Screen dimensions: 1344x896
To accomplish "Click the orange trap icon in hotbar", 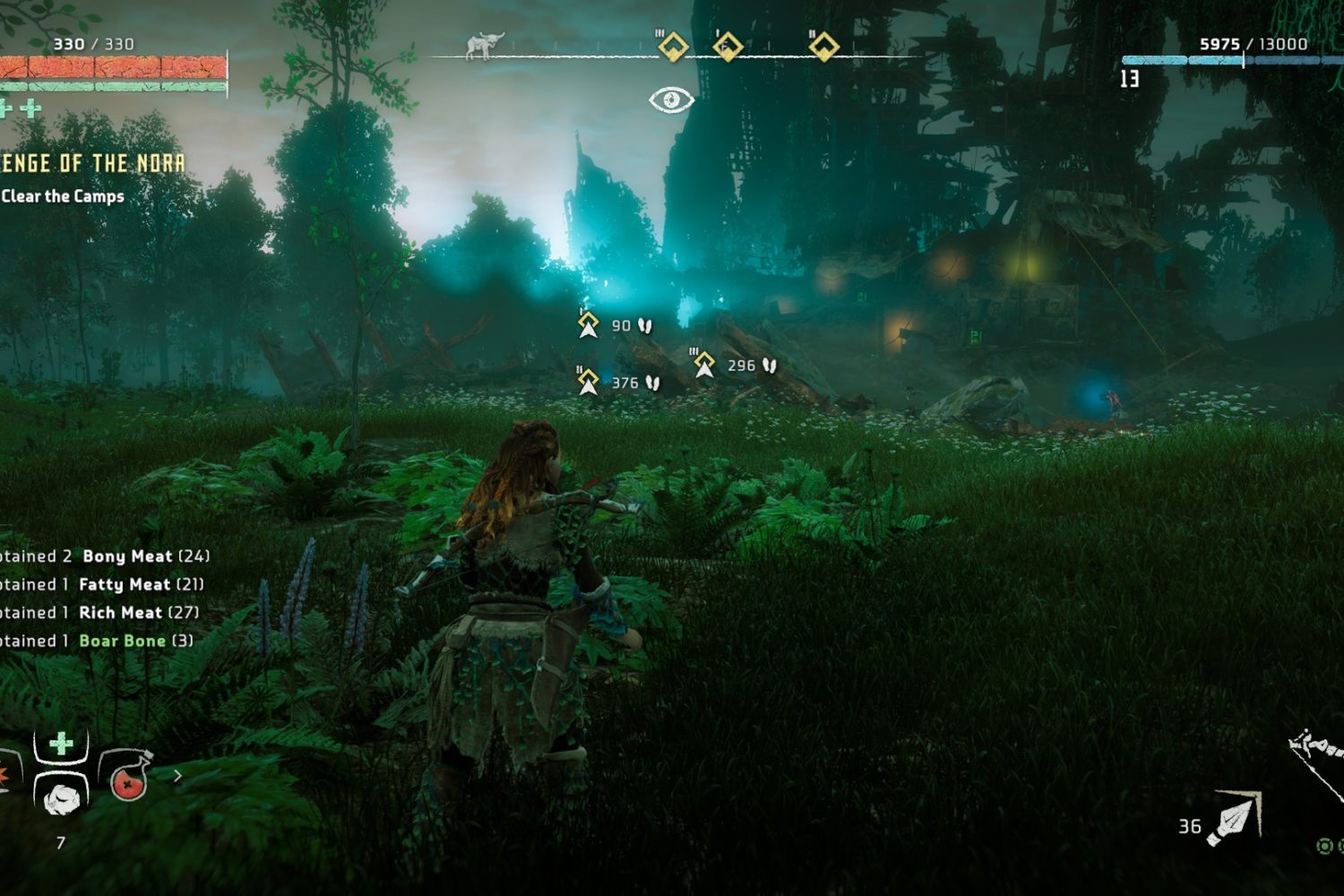I will pos(5,776).
